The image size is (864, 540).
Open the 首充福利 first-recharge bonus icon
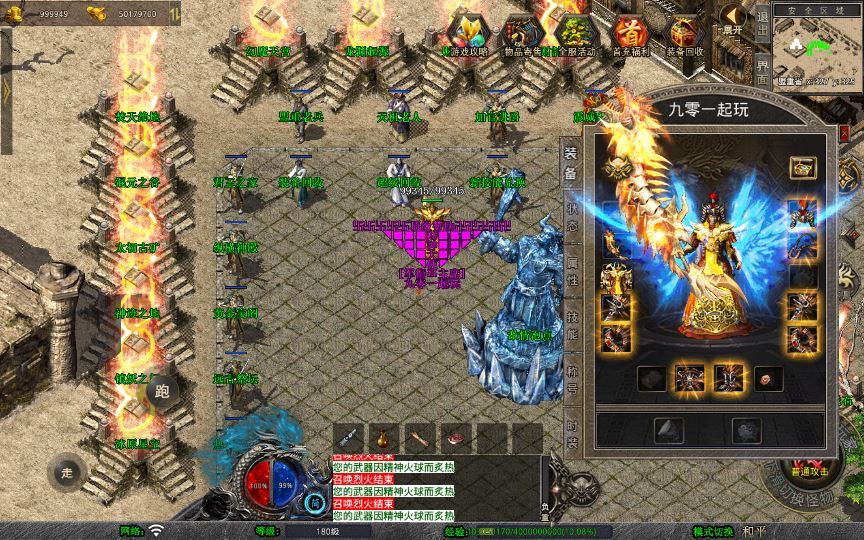coord(629,33)
